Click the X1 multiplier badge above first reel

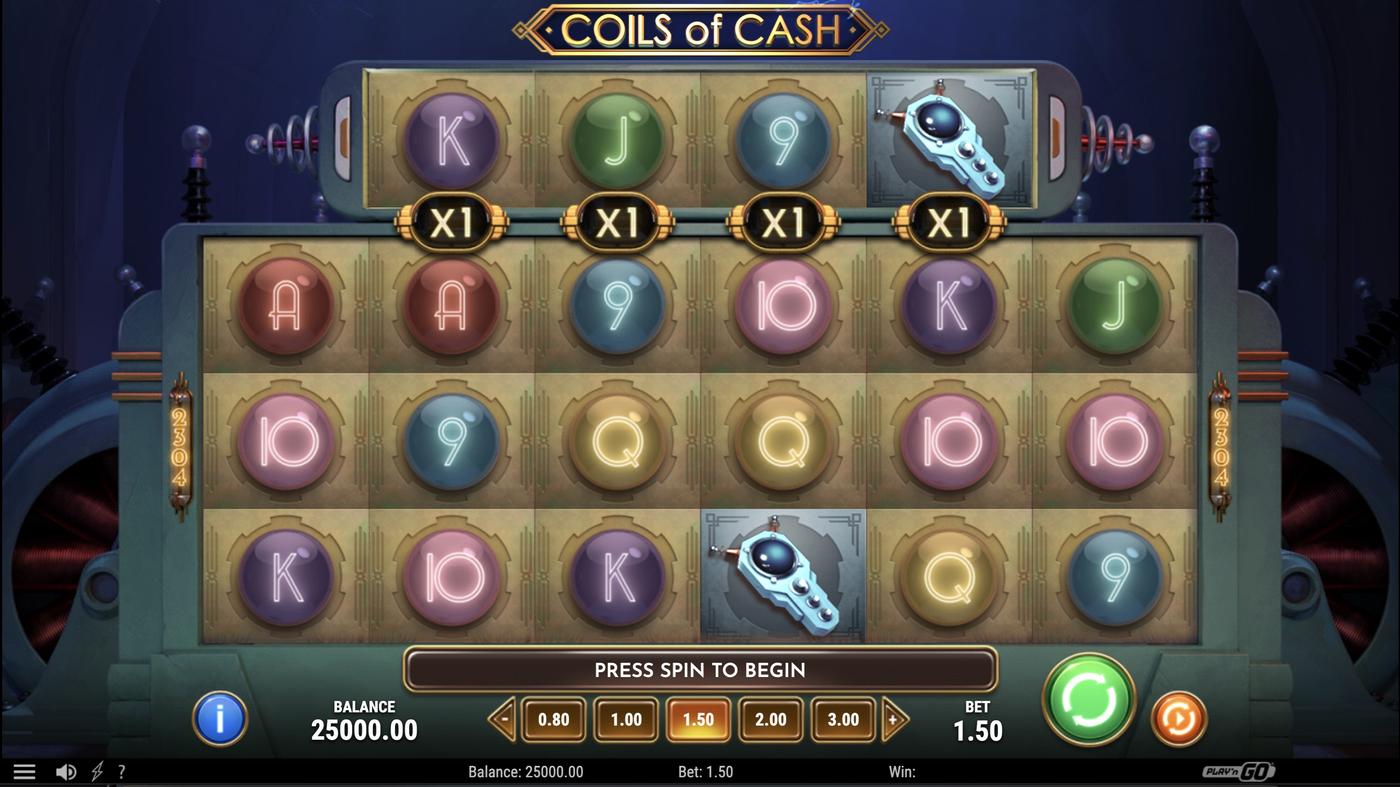pos(453,222)
